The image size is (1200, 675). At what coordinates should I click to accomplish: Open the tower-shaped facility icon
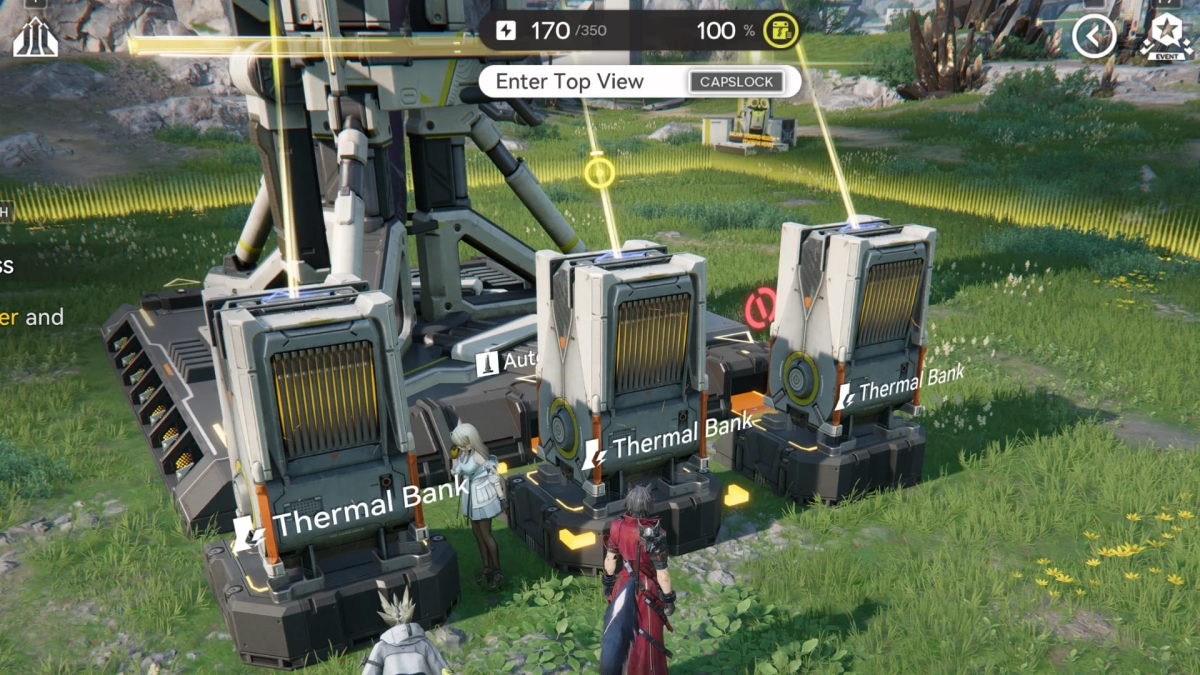pos(35,36)
